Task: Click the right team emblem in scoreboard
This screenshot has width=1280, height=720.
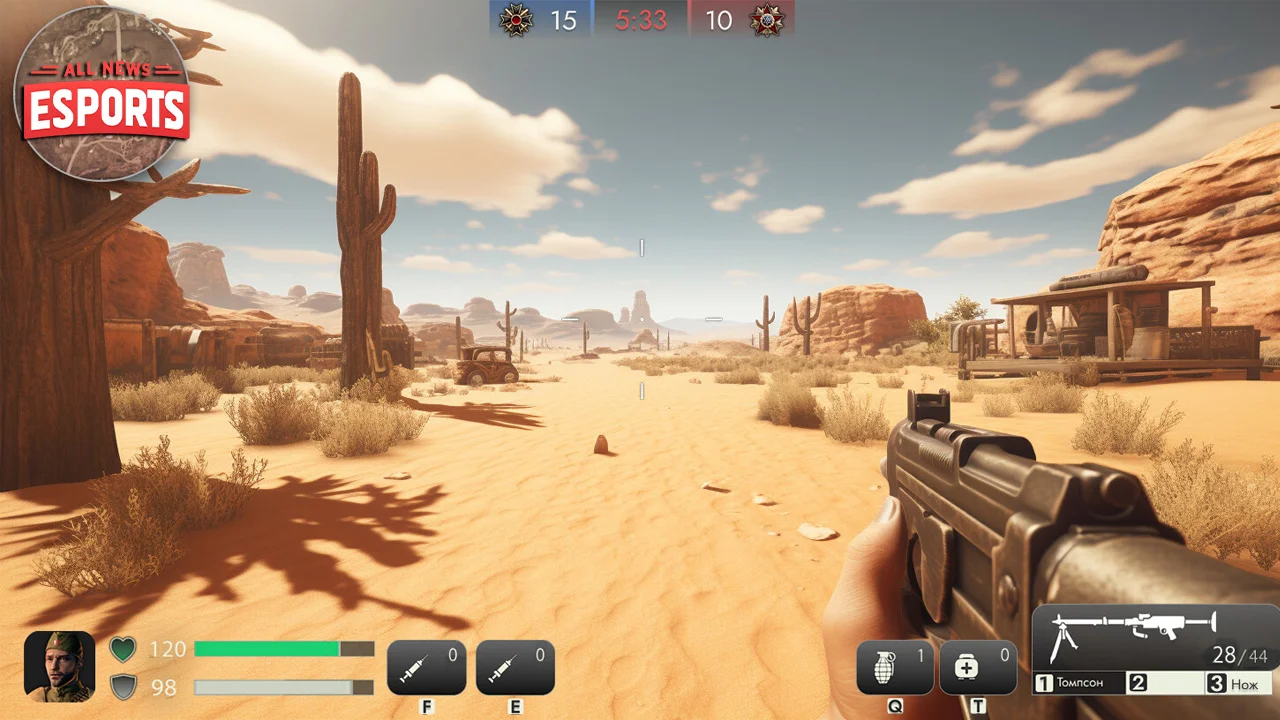Action: 768,20
